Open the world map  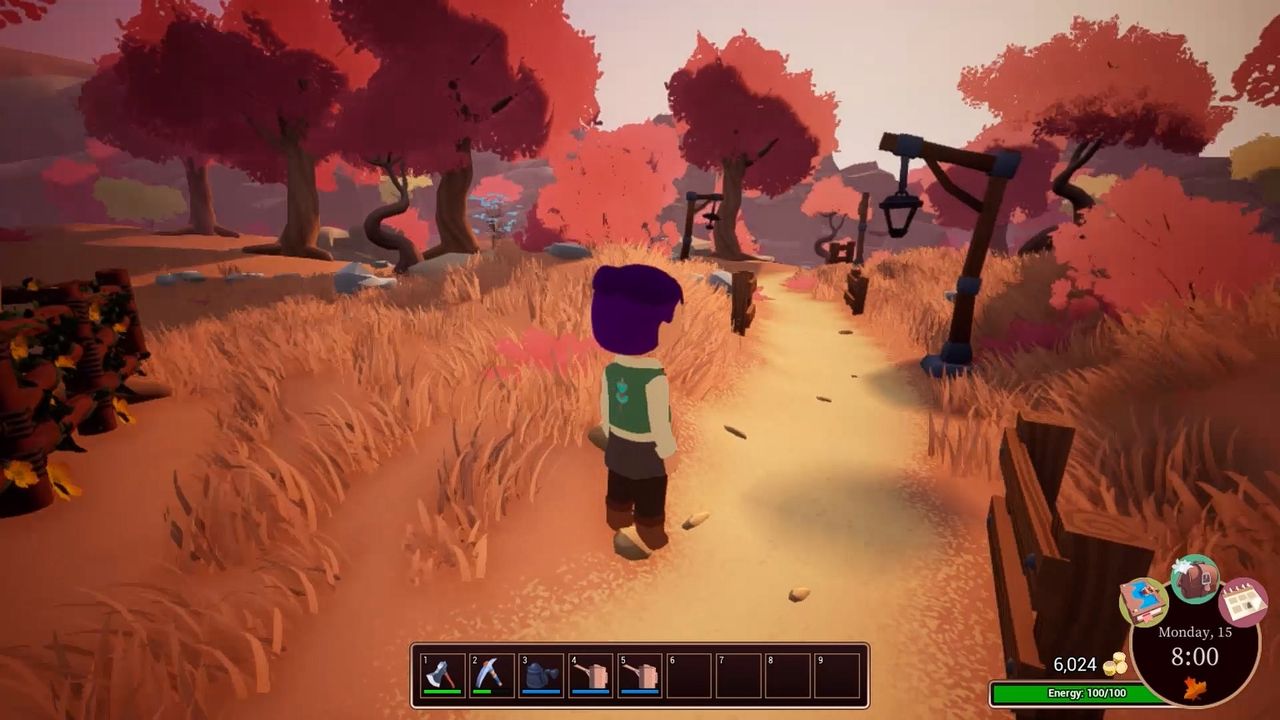click(x=1143, y=602)
